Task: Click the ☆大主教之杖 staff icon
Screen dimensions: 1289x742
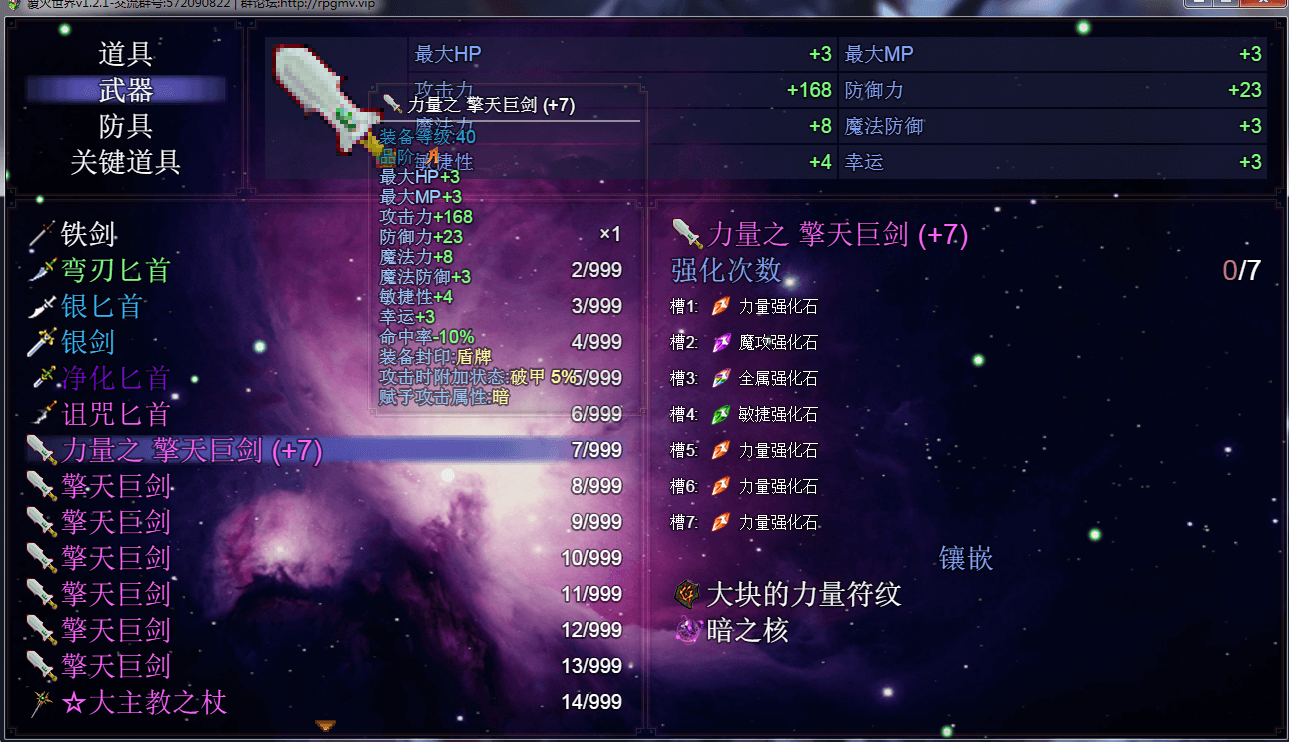Action: (x=41, y=702)
